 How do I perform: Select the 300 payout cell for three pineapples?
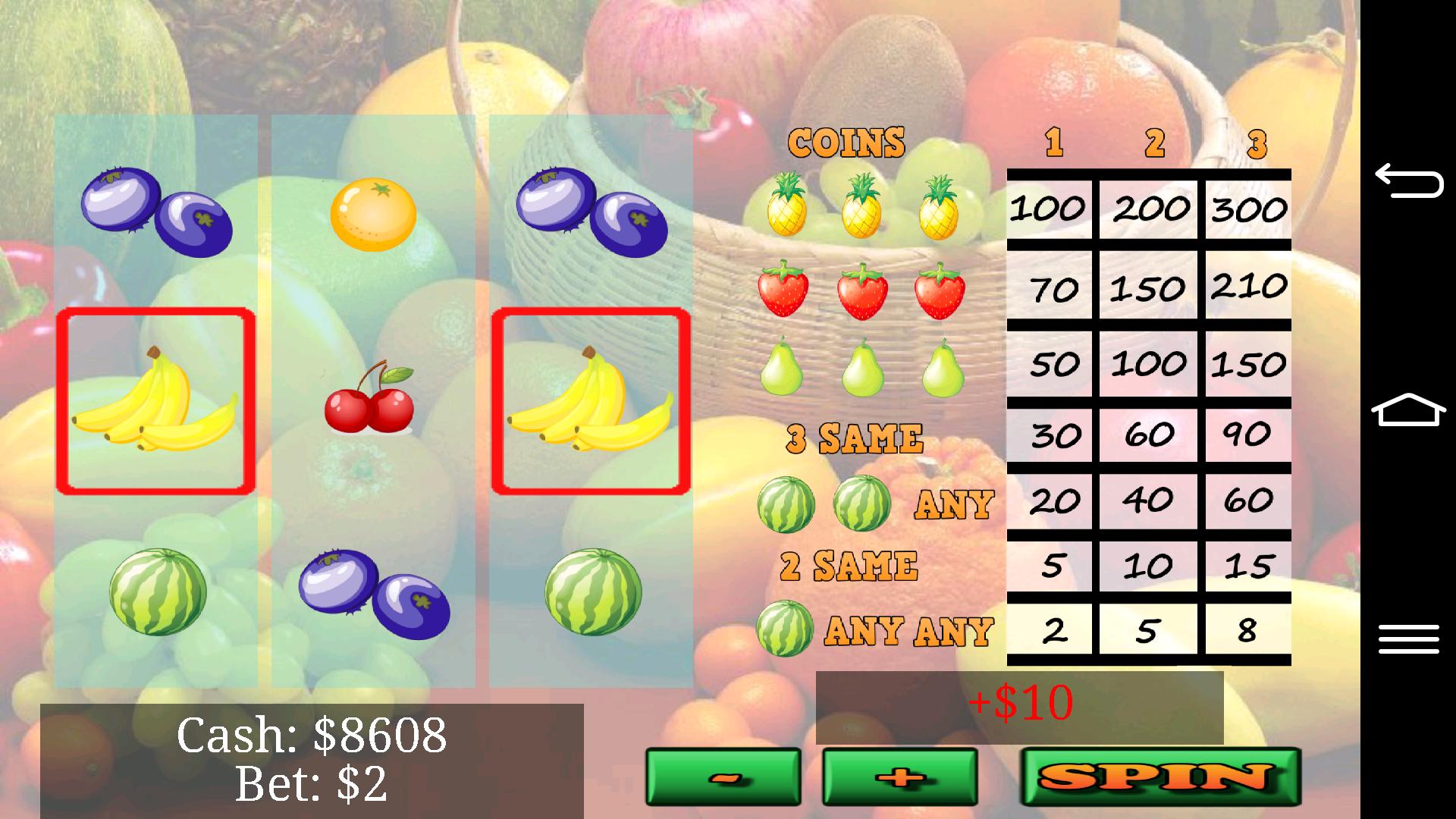(x=1247, y=209)
